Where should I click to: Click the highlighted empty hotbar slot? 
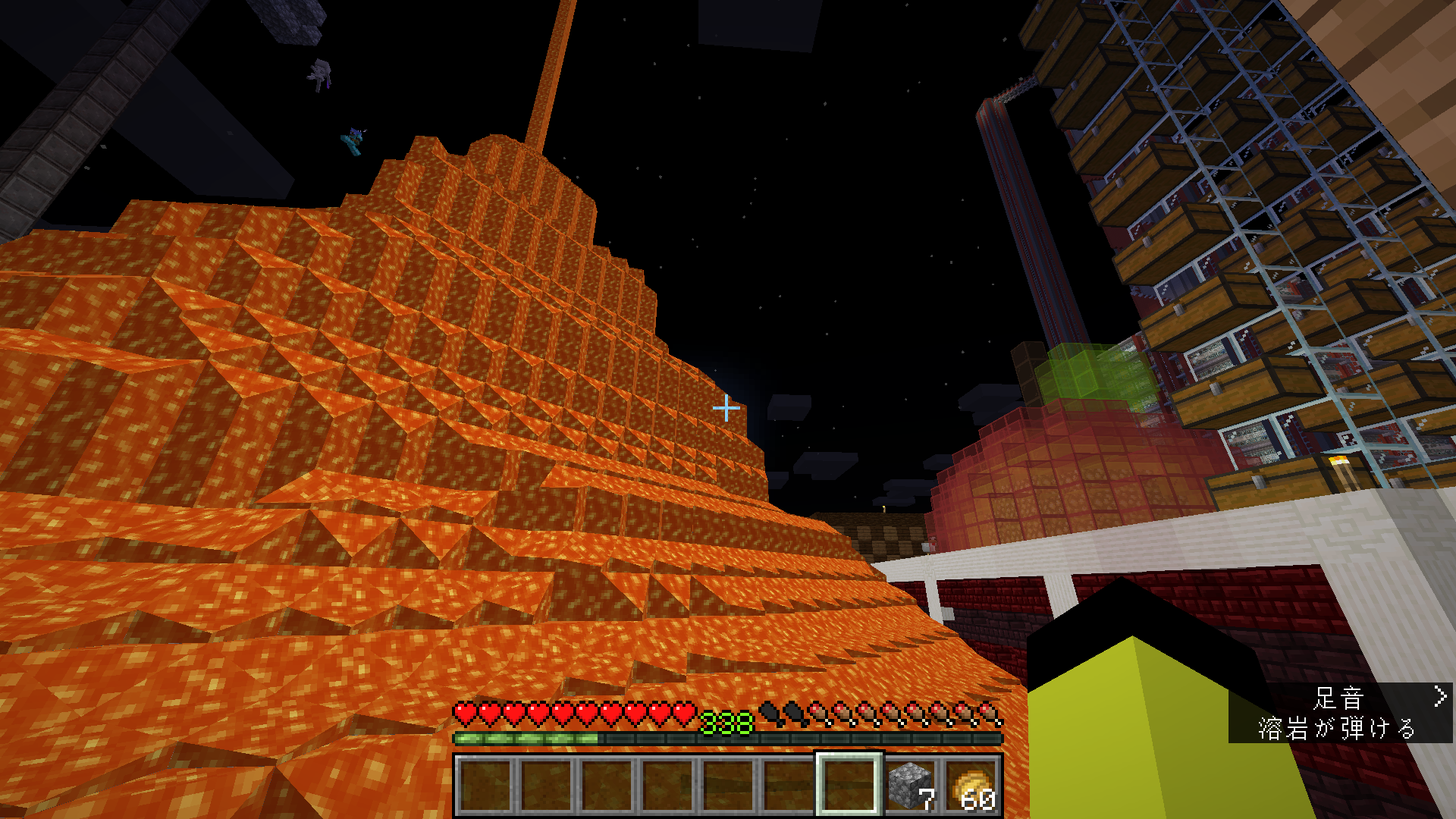click(x=849, y=786)
